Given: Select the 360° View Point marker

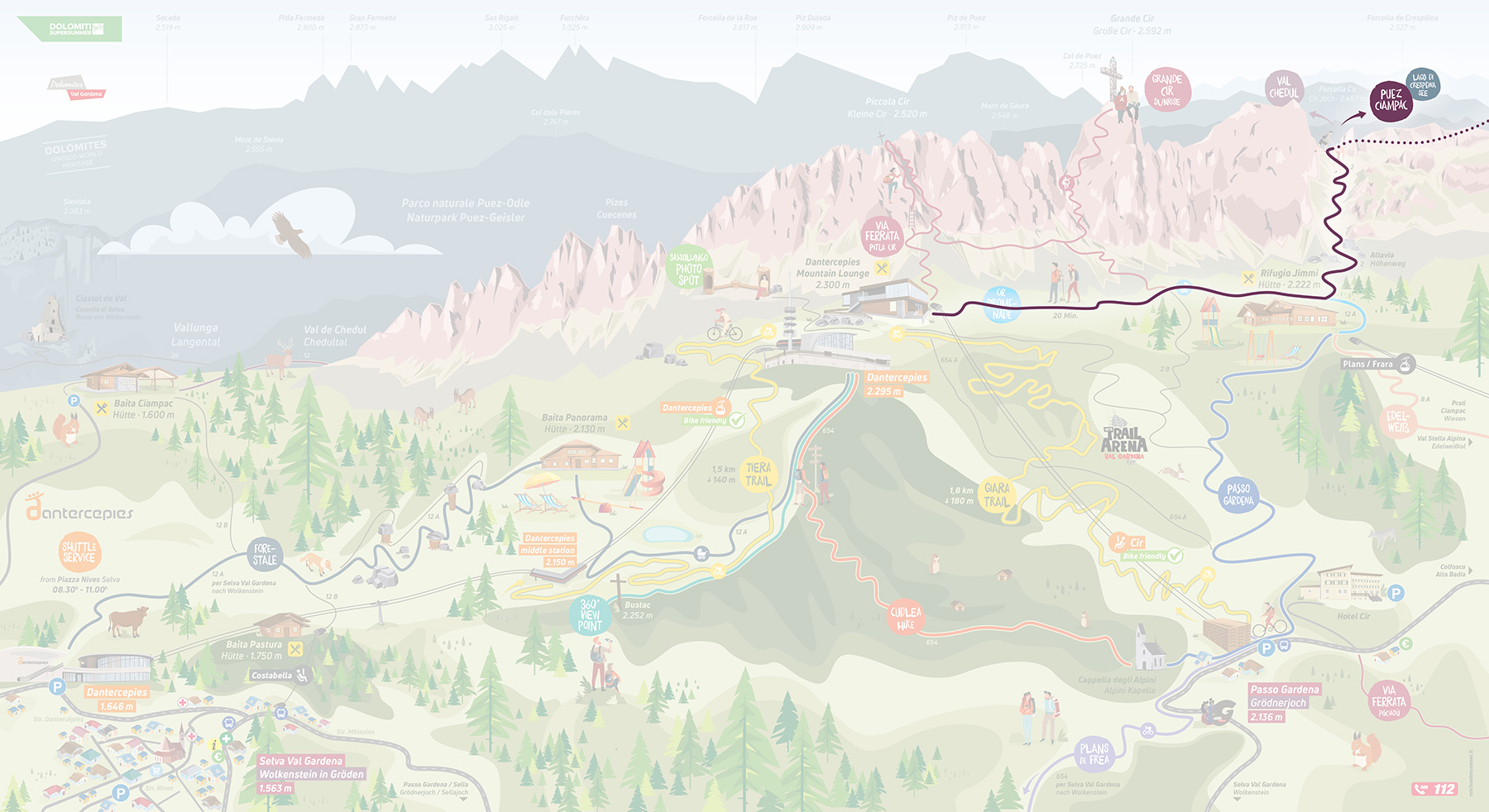Looking at the screenshot, I should [x=590, y=615].
